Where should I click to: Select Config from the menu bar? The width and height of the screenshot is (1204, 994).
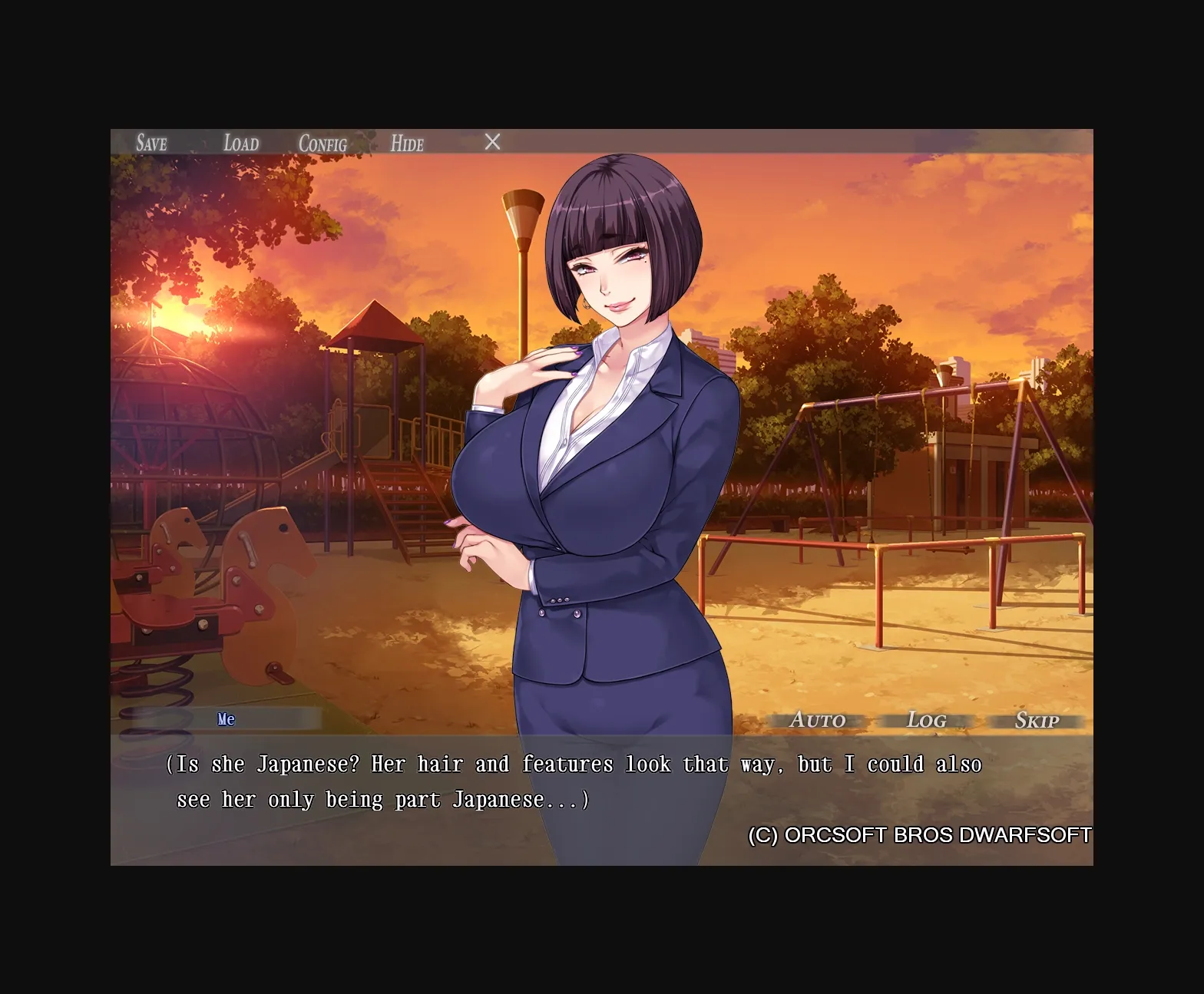coord(322,144)
